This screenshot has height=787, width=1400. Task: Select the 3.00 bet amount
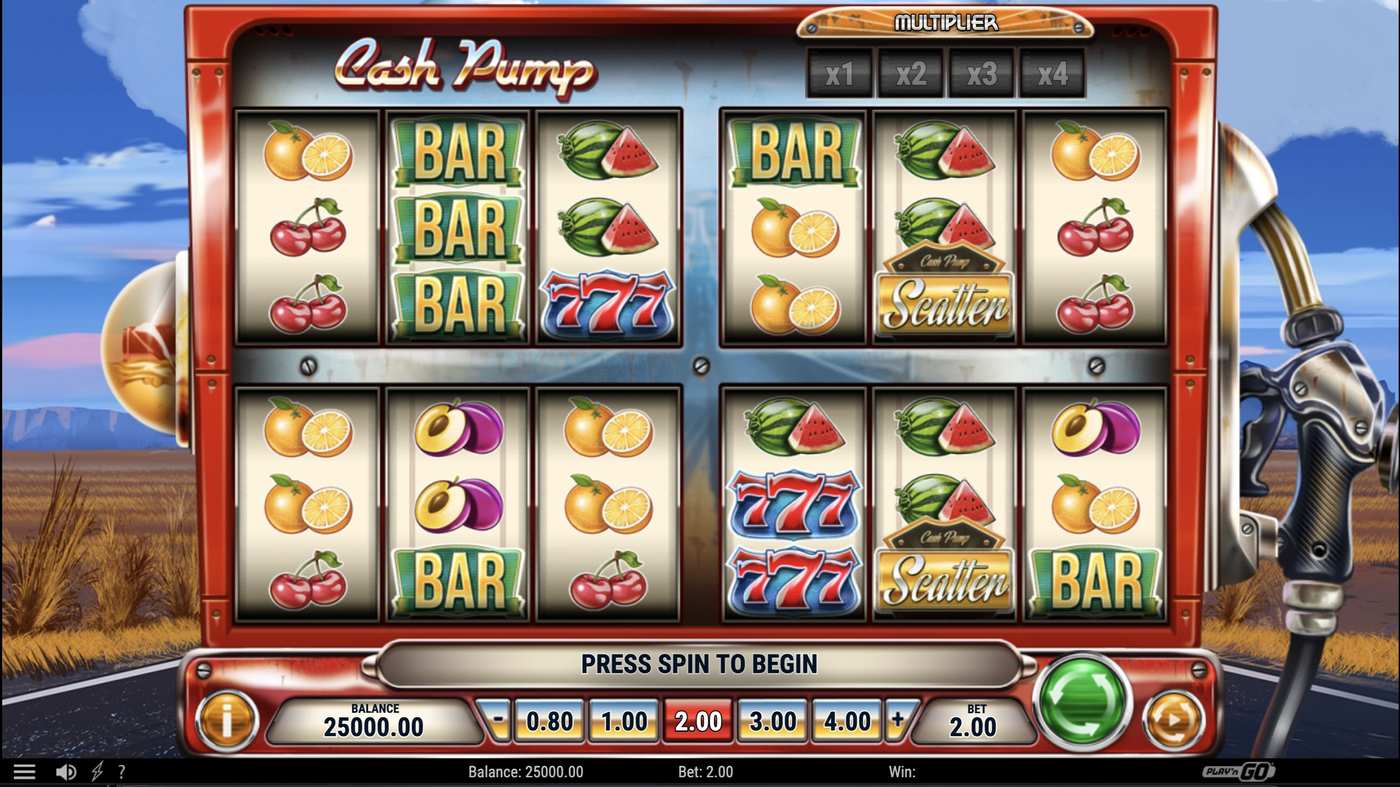click(771, 719)
